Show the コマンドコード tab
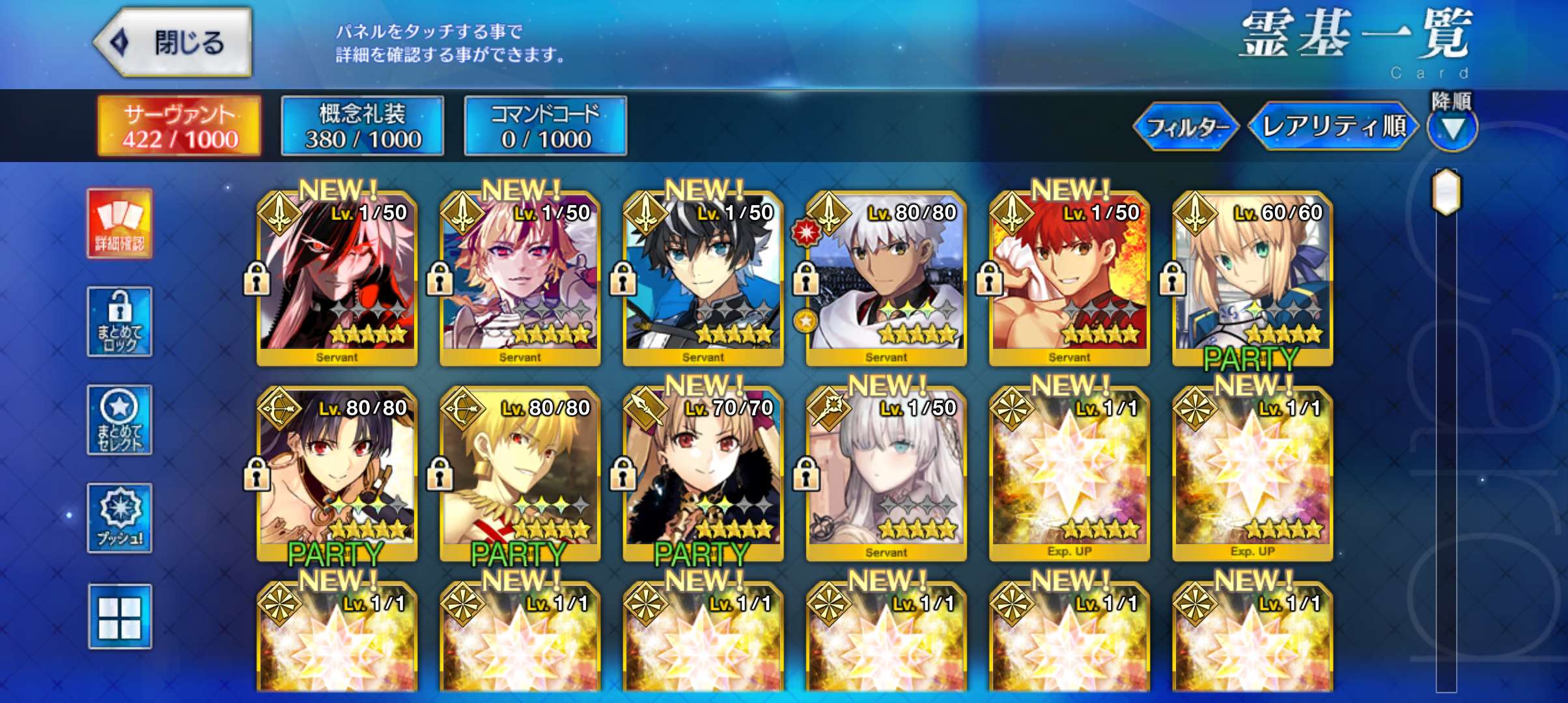1568x703 pixels. click(x=546, y=126)
